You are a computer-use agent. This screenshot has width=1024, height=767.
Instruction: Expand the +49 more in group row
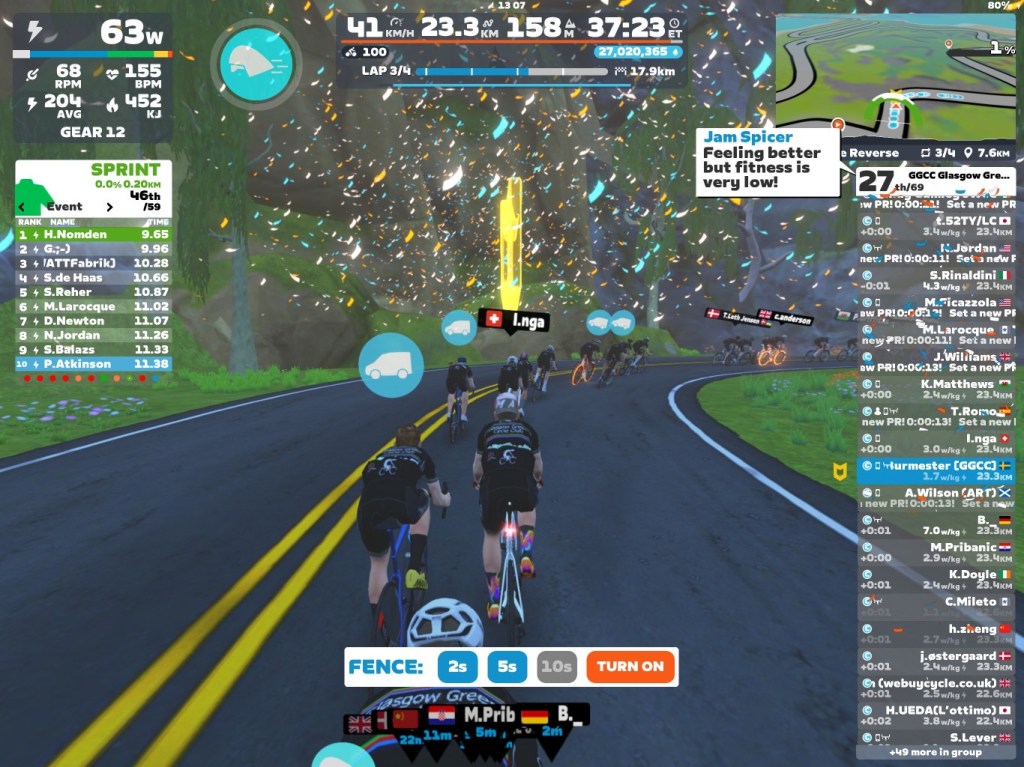click(x=935, y=752)
